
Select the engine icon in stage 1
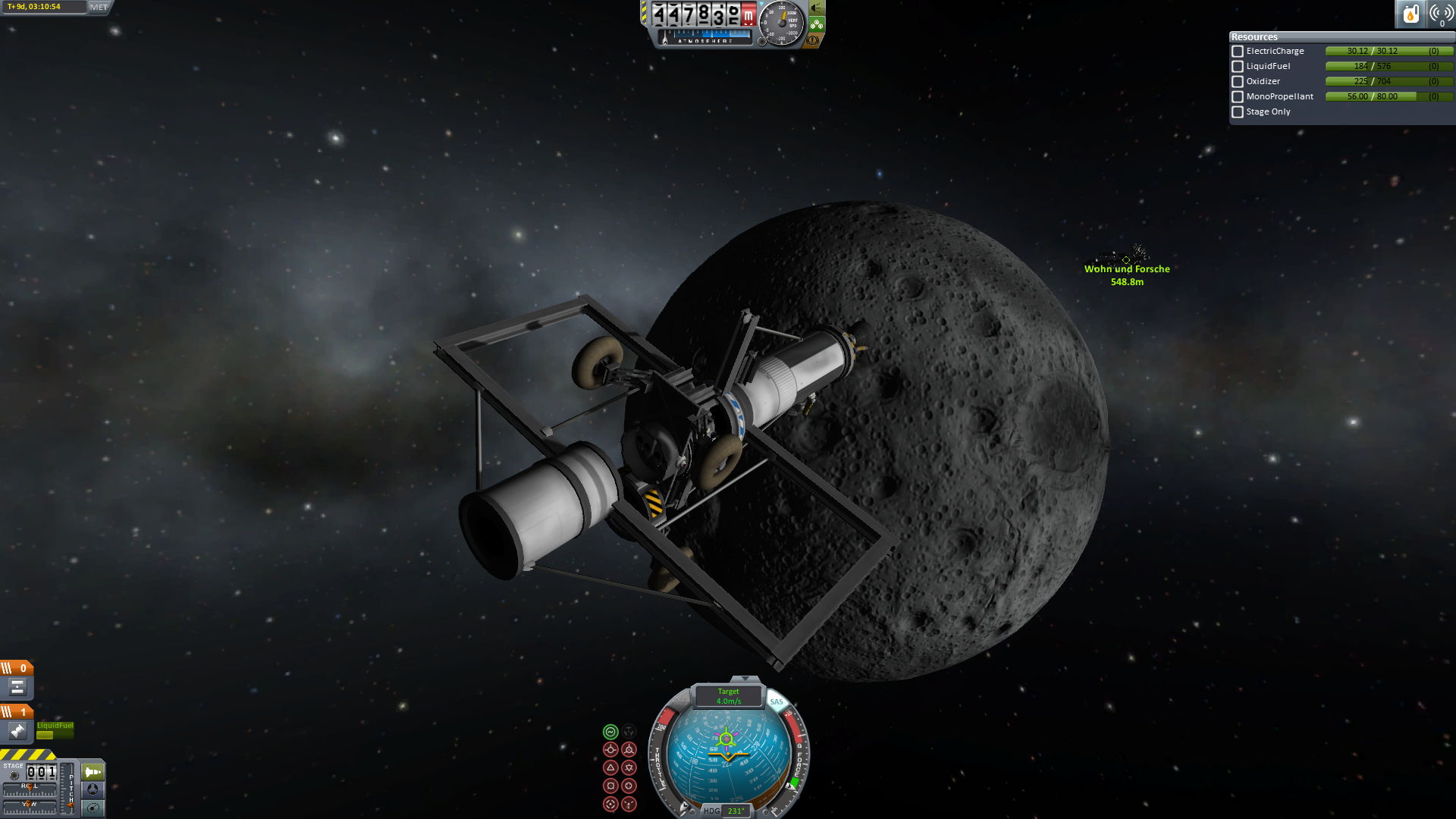pos(17,731)
